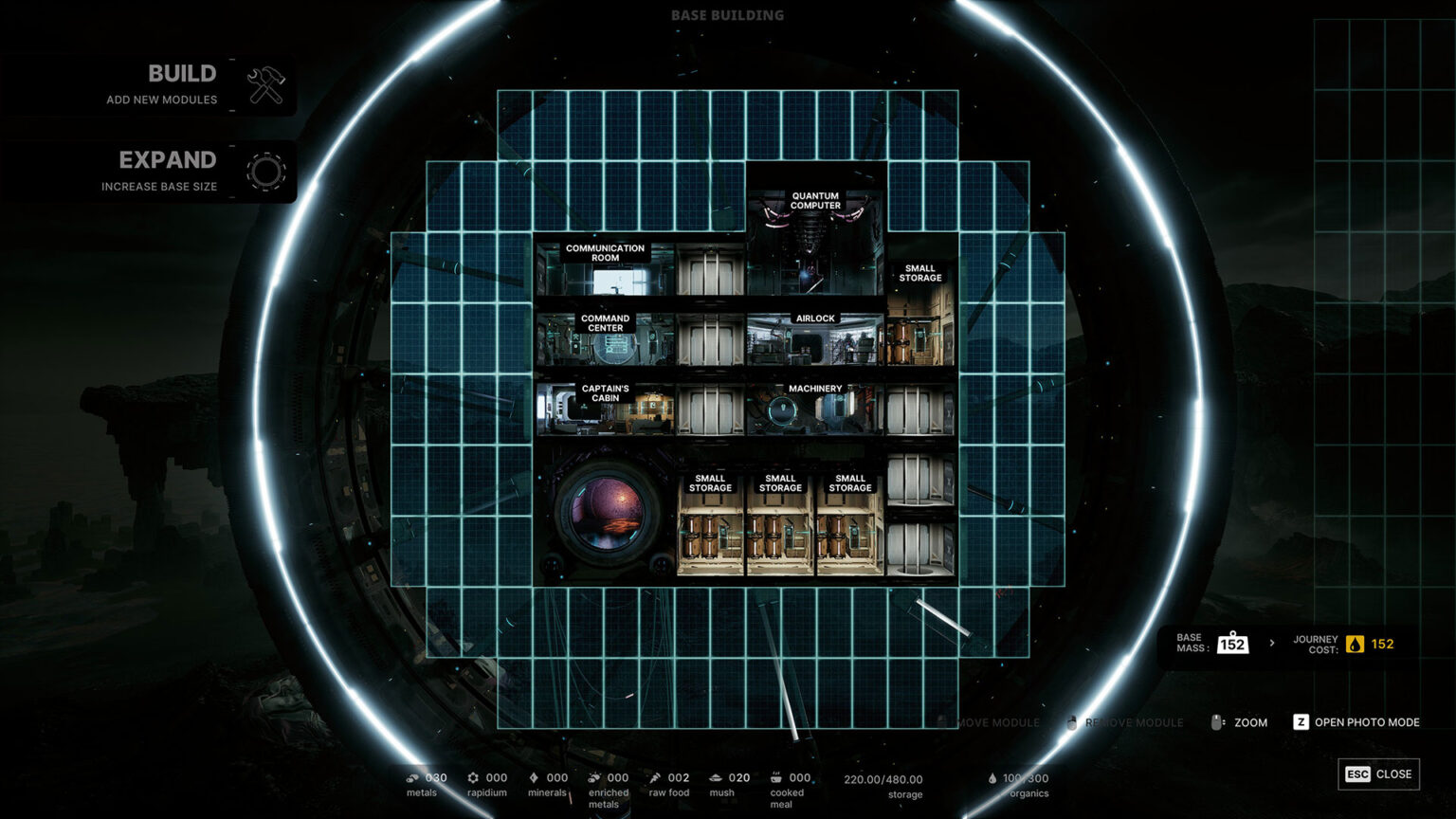Click the minerals diamond icon
Screen dimensions: 1456x819
coord(535,776)
